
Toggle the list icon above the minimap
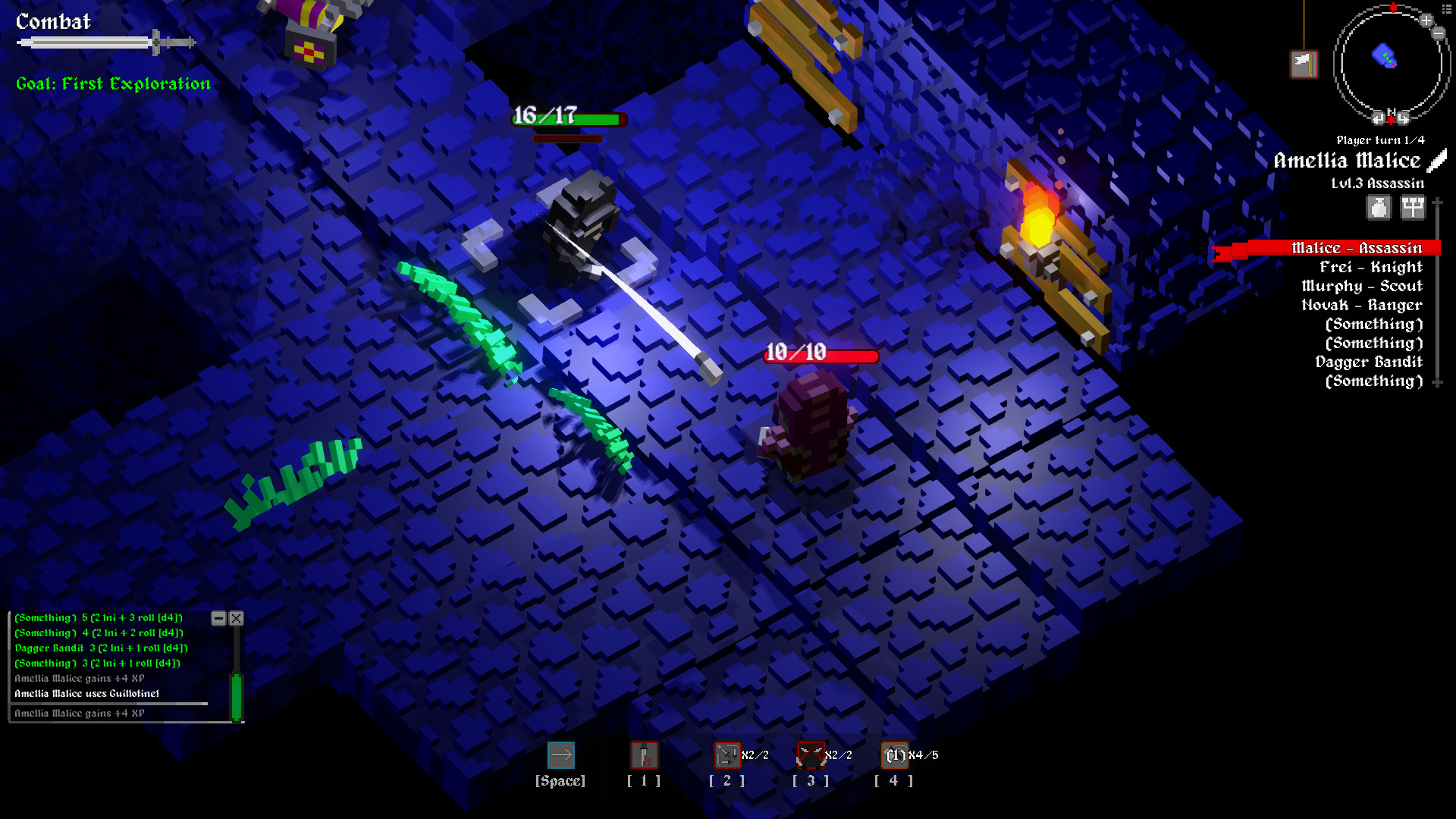pyautogui.click(x=1446, y=8)
